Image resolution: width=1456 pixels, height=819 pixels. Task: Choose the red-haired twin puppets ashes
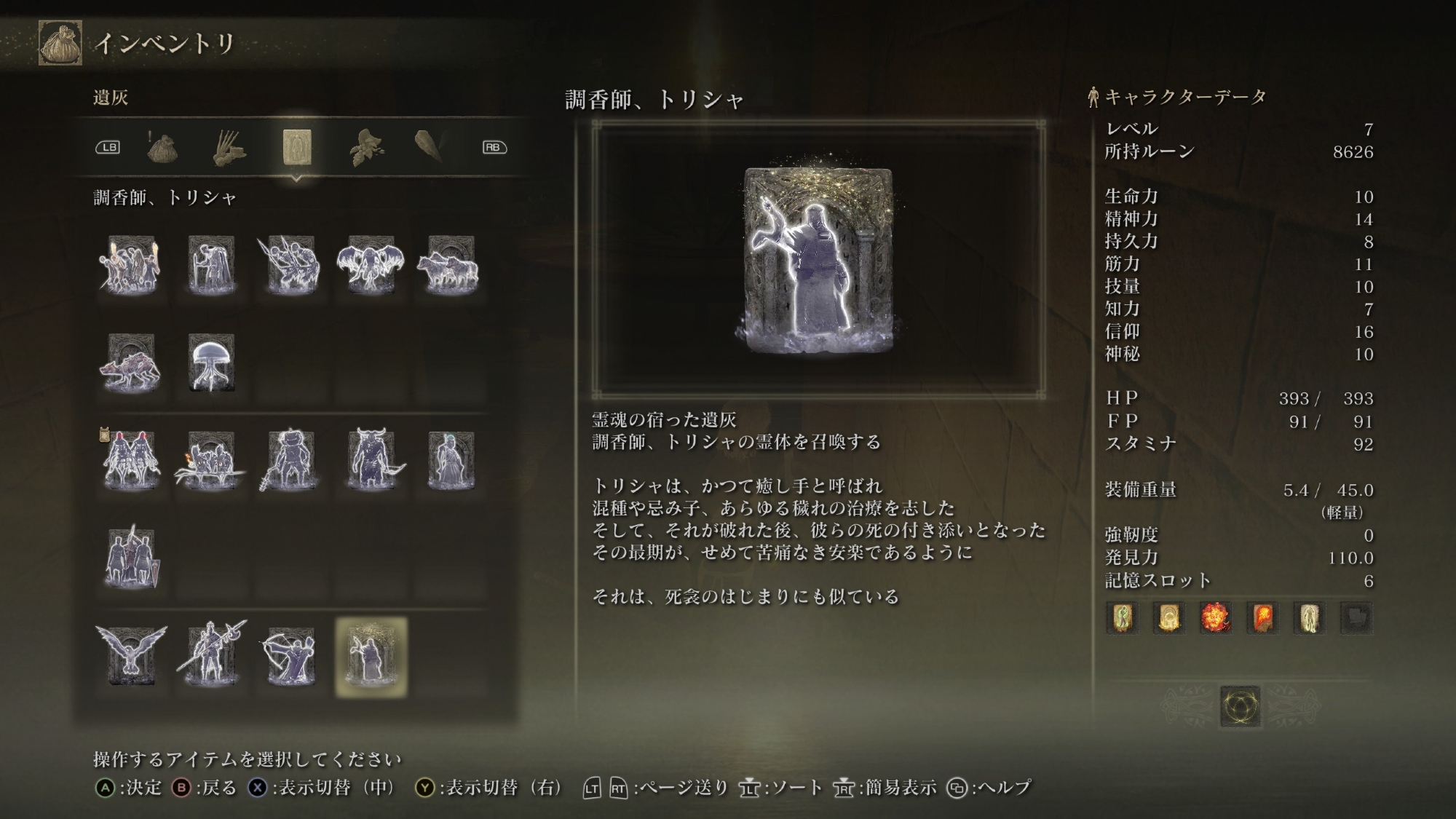point(131,461)
